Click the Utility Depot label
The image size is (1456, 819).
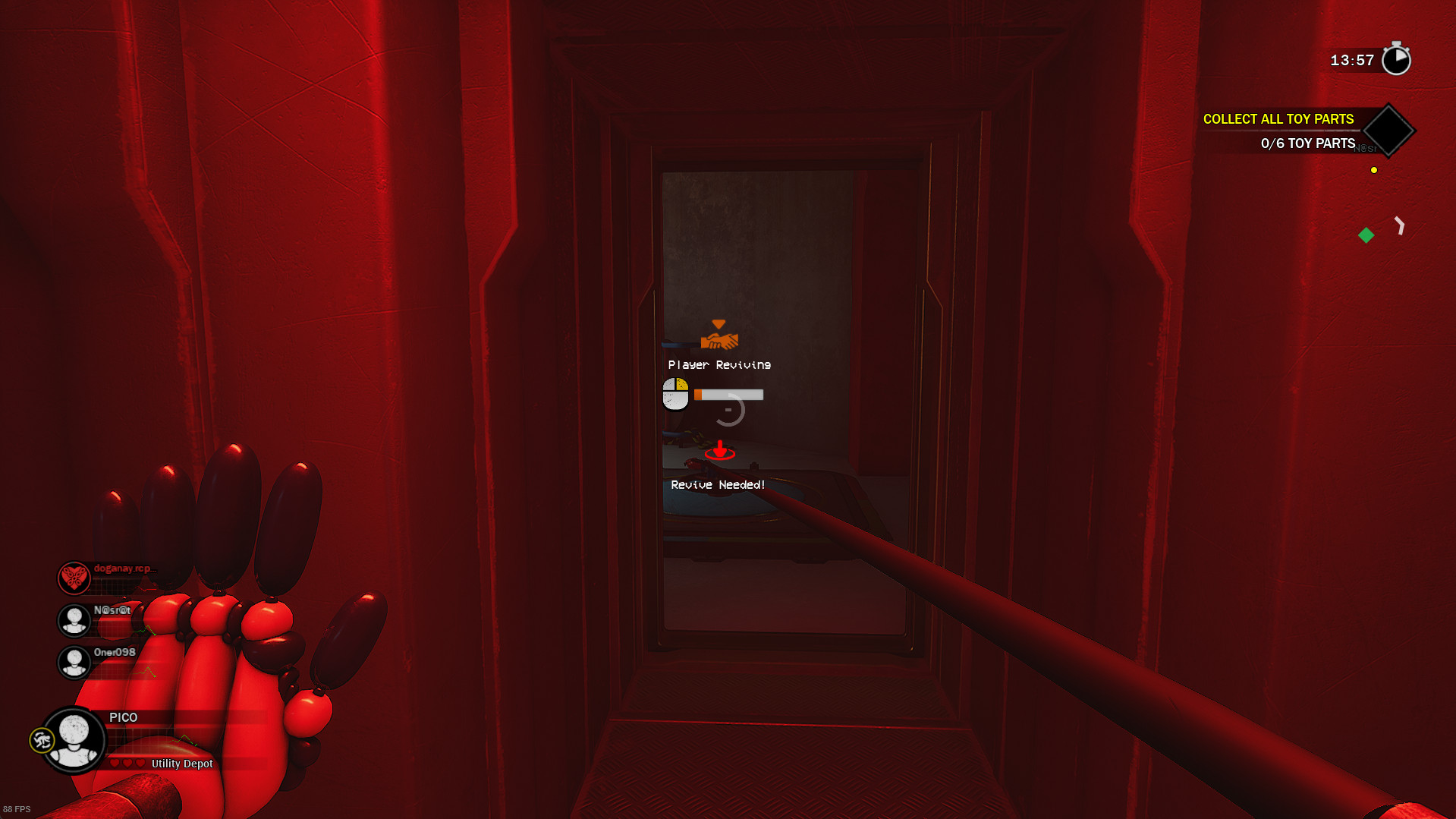[181, 764]
